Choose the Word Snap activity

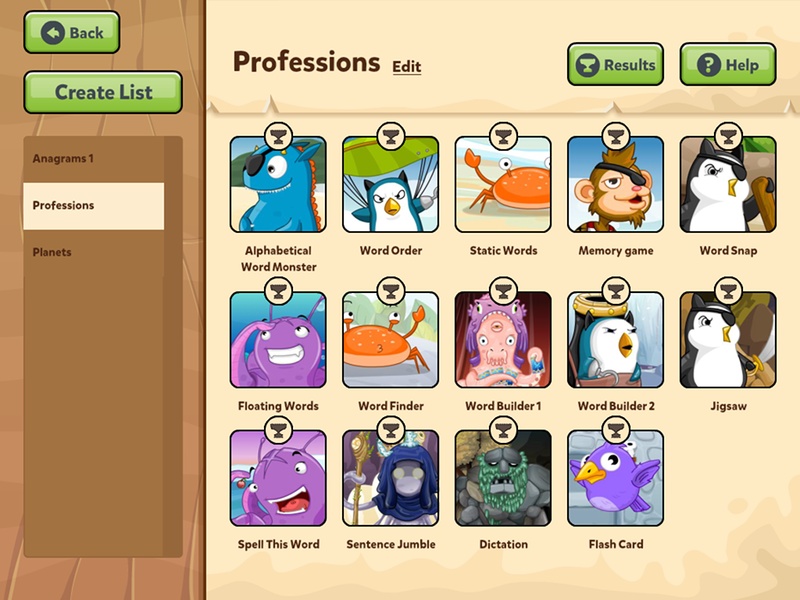(728, 185)
